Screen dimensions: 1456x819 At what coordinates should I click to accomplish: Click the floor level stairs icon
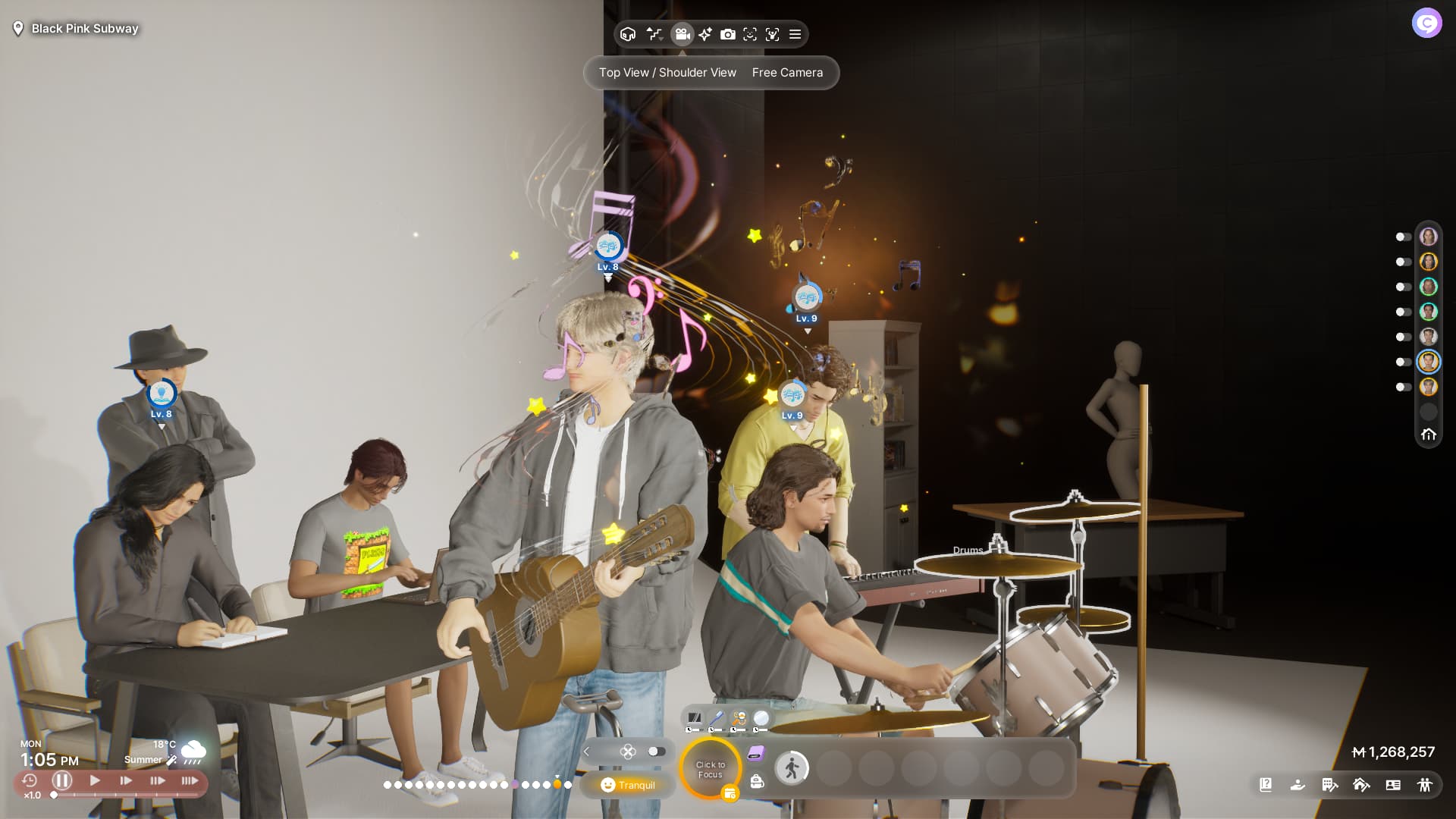[x=654, y=34]
